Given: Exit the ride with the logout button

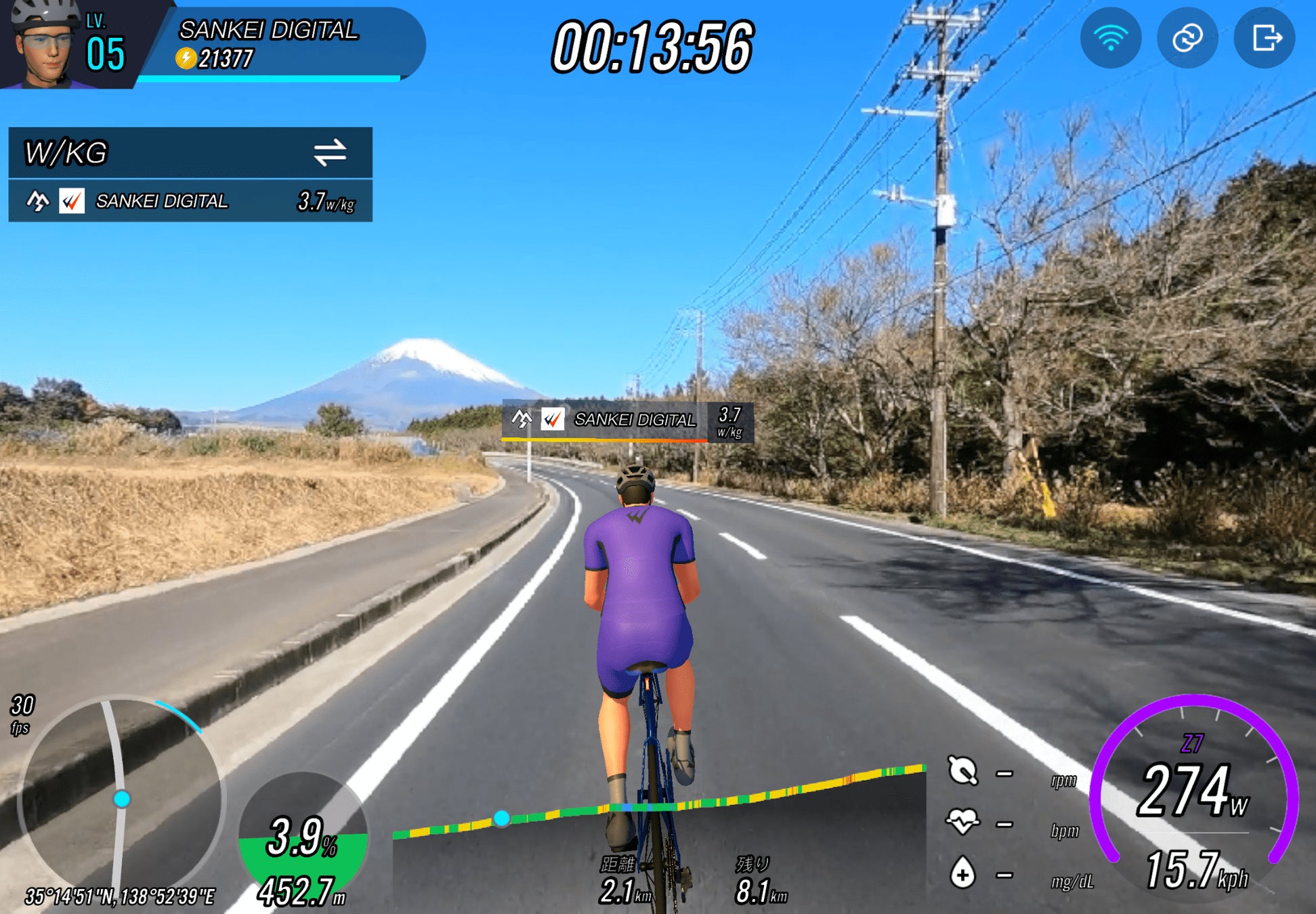Looking at the screenshot, I should 1265,38.
